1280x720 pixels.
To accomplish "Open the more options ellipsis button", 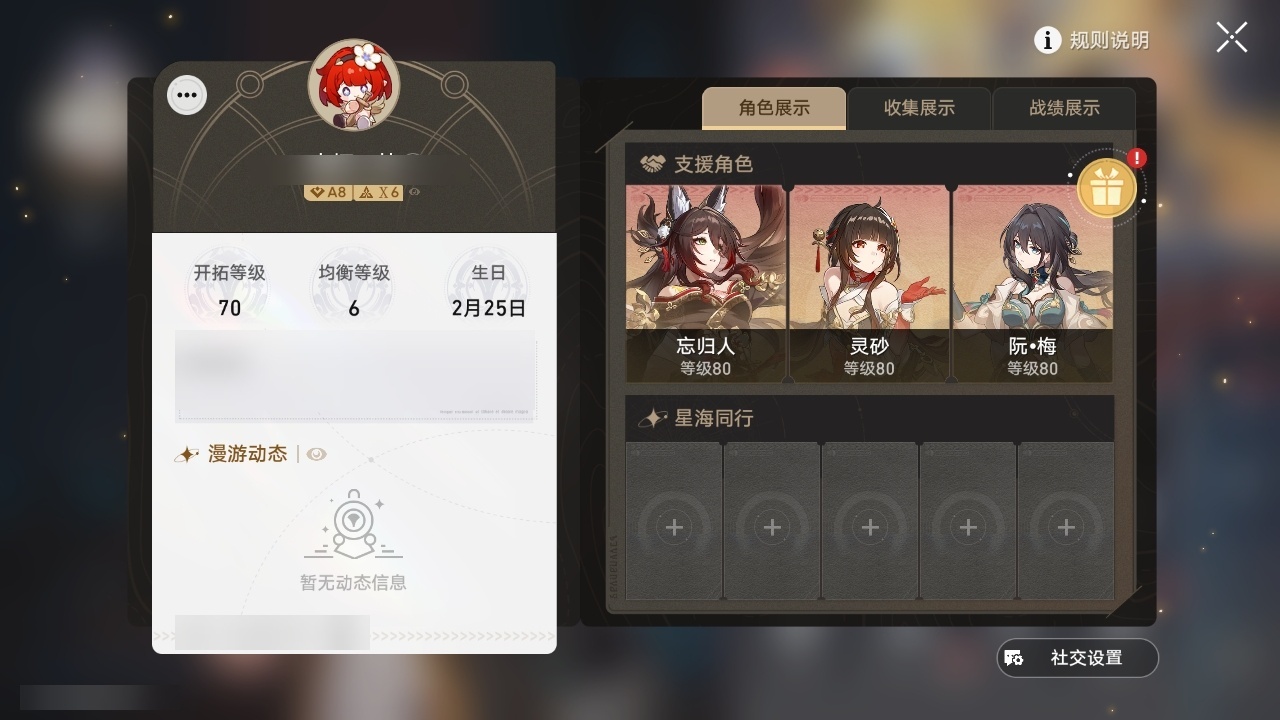I will pos(186,94).
